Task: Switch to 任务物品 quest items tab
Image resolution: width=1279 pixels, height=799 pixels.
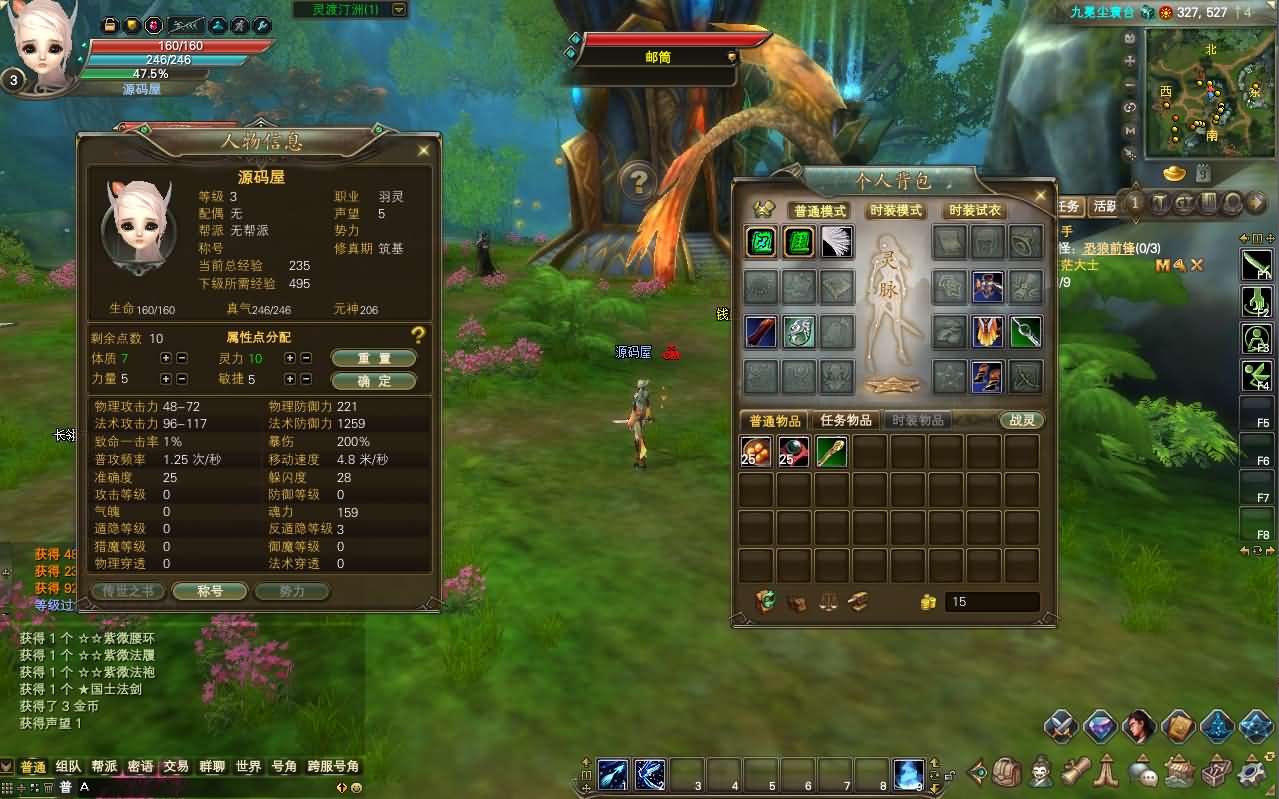Action: (x=846, y=420)
